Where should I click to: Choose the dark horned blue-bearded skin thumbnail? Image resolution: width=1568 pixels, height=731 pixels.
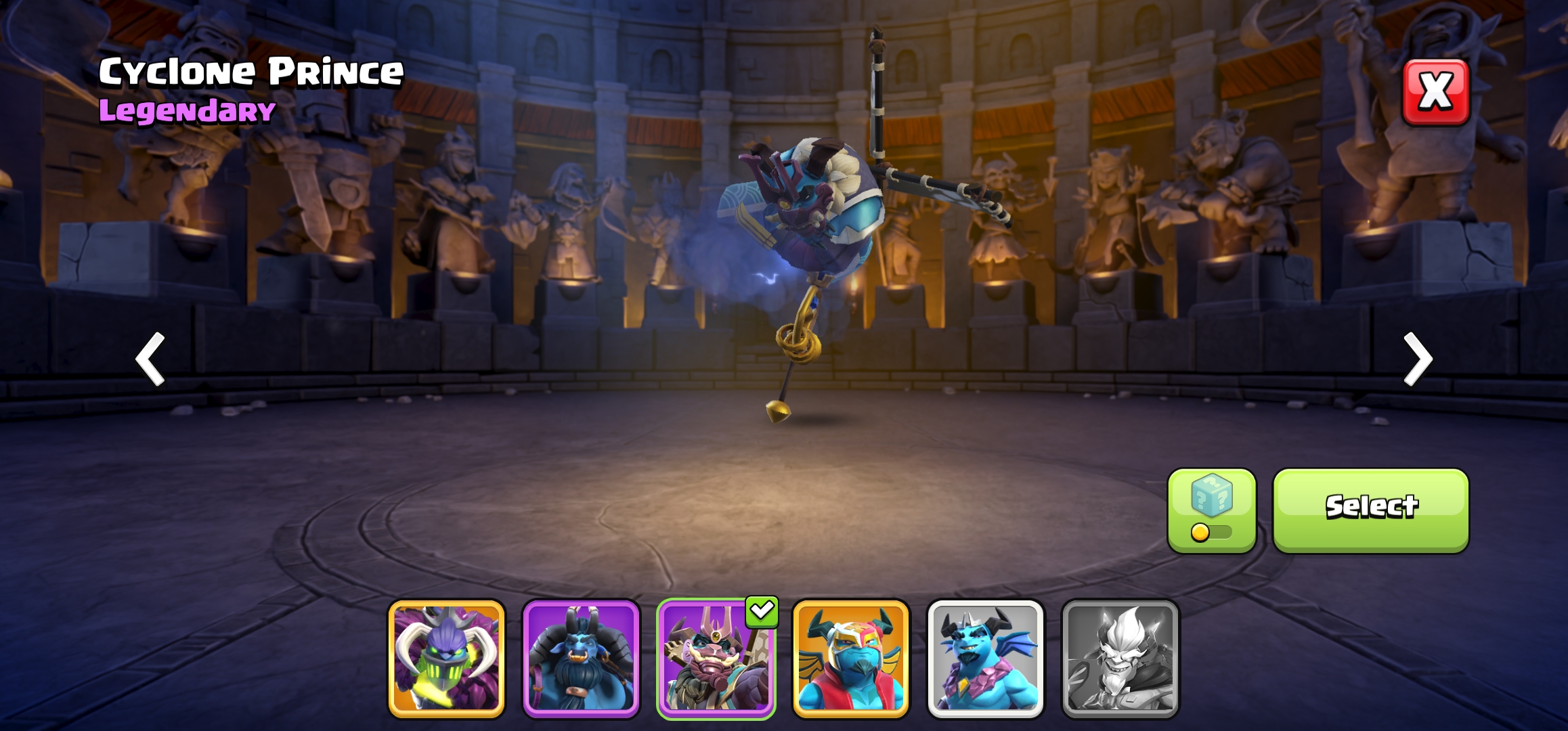tap(581, 658)
